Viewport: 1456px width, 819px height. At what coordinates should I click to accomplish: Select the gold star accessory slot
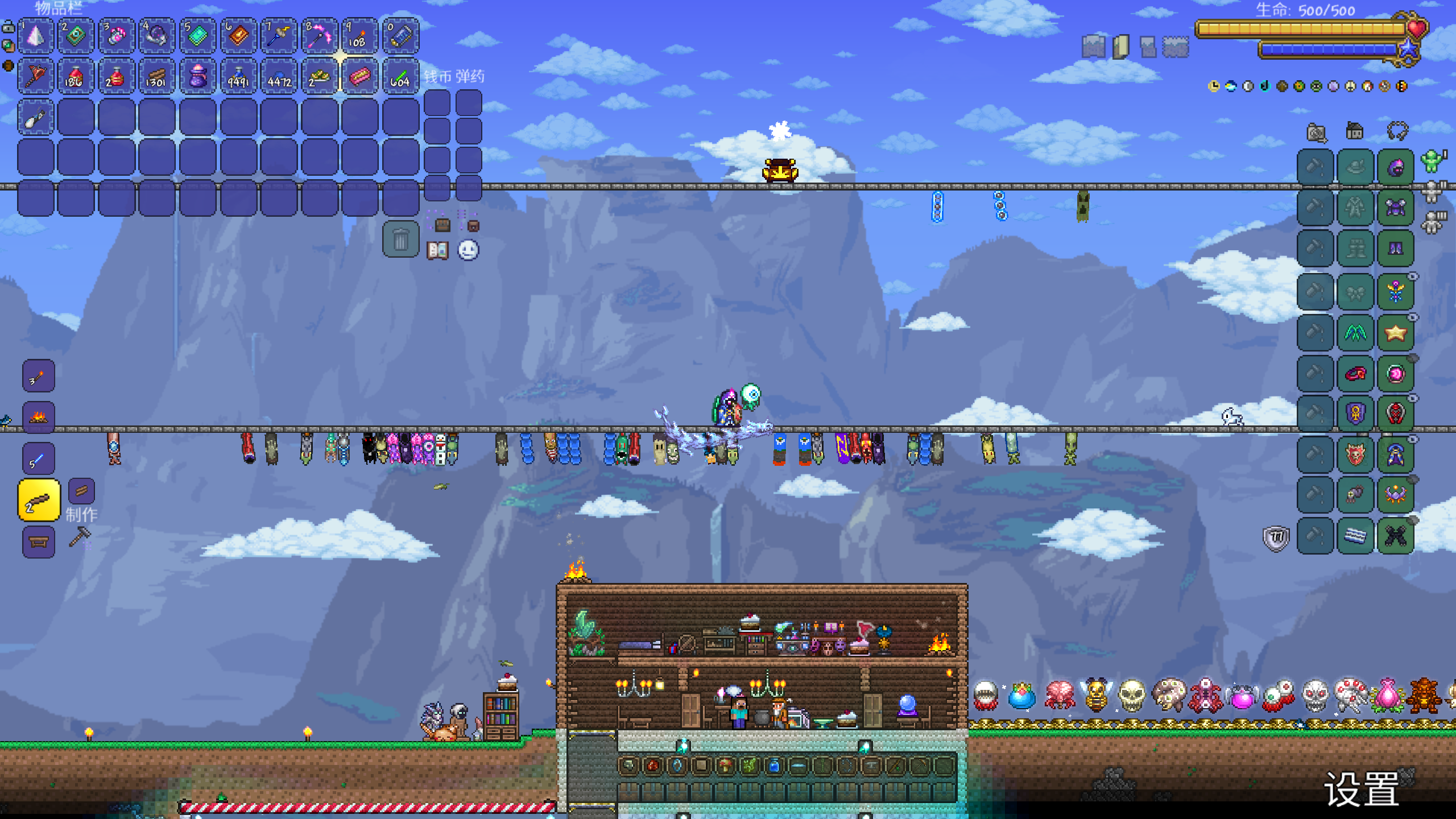[x=1396, y=333]
